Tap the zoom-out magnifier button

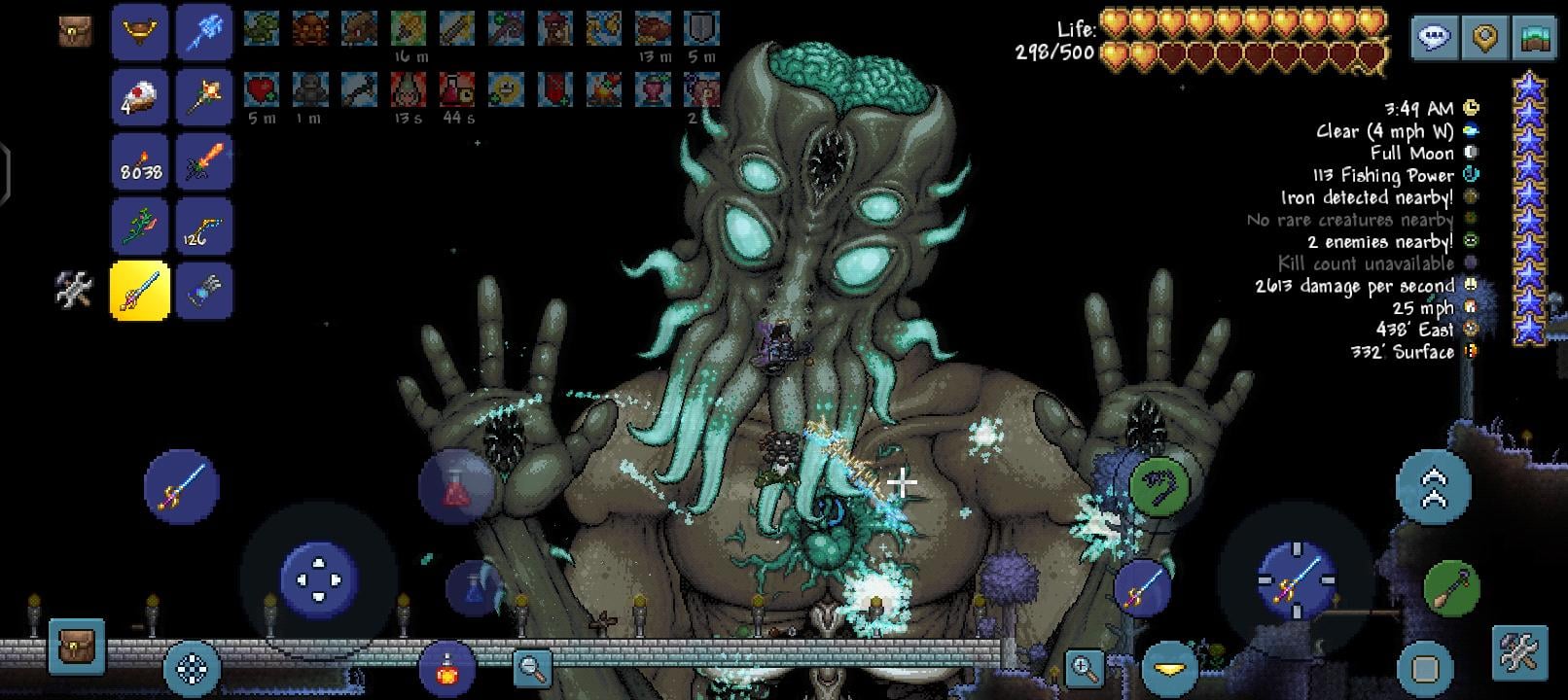(x=532, y=667)
